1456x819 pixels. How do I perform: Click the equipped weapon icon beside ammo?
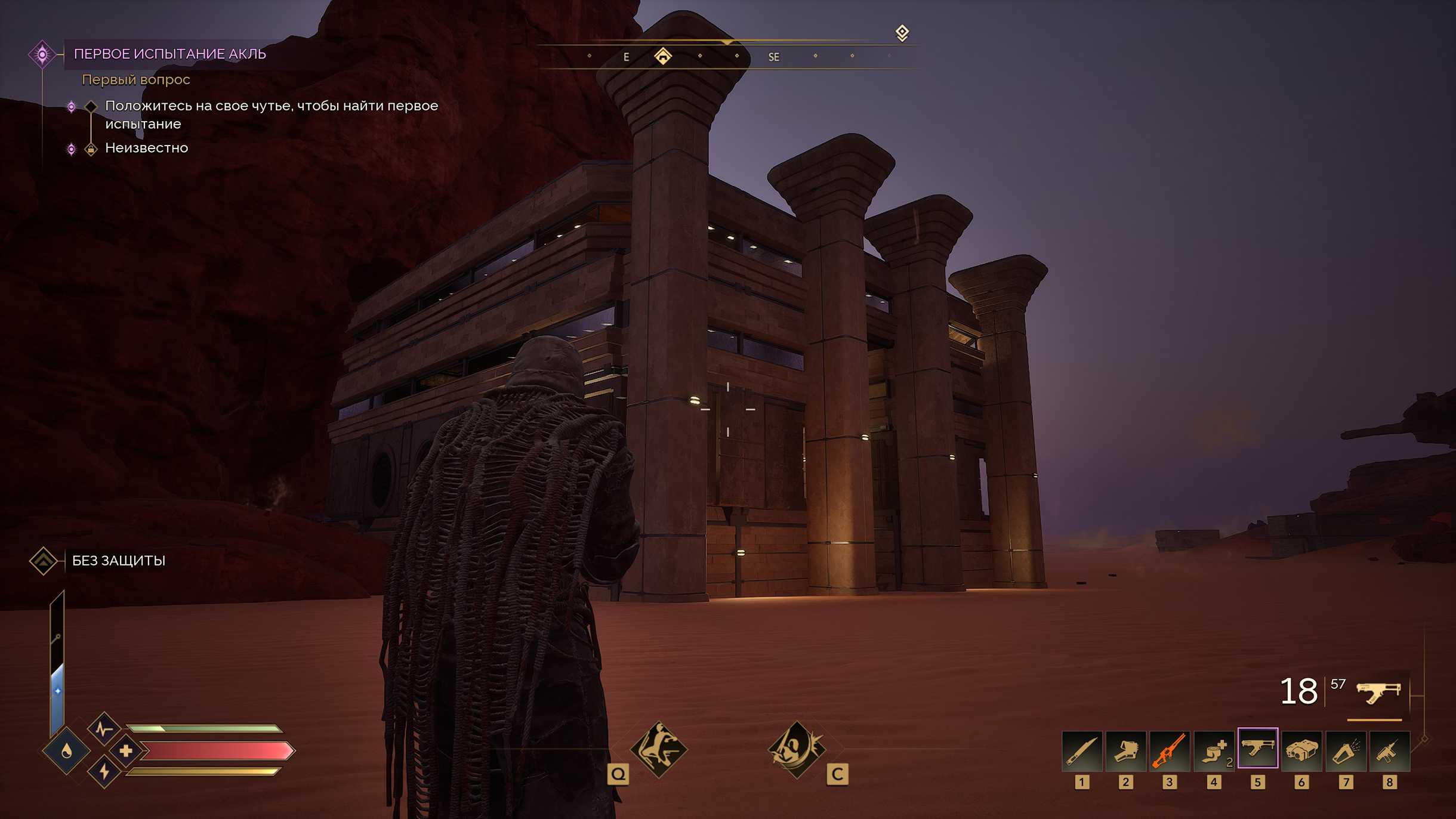click(1378, 693)
